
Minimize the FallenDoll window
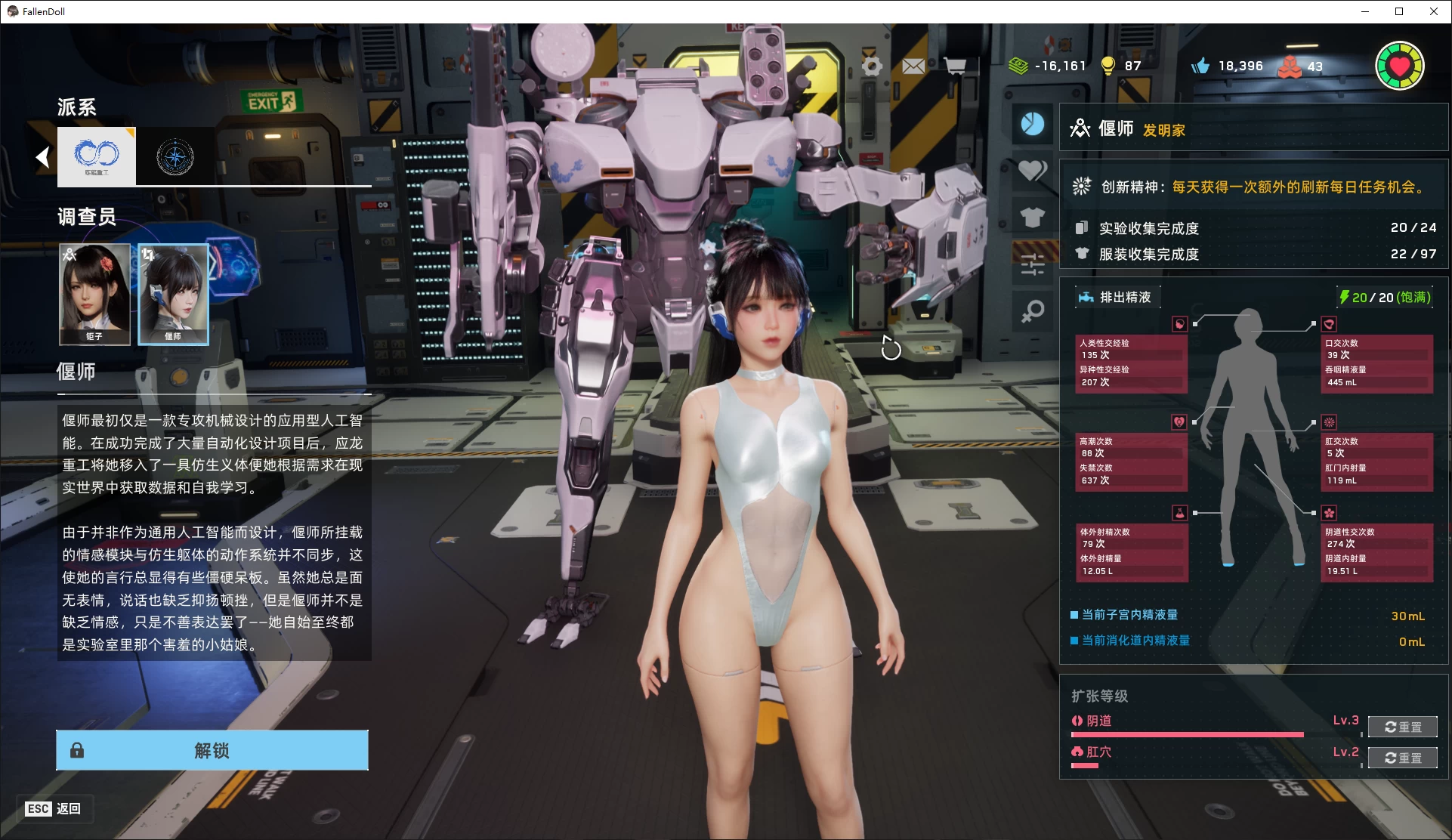[x=1365, y=11]
